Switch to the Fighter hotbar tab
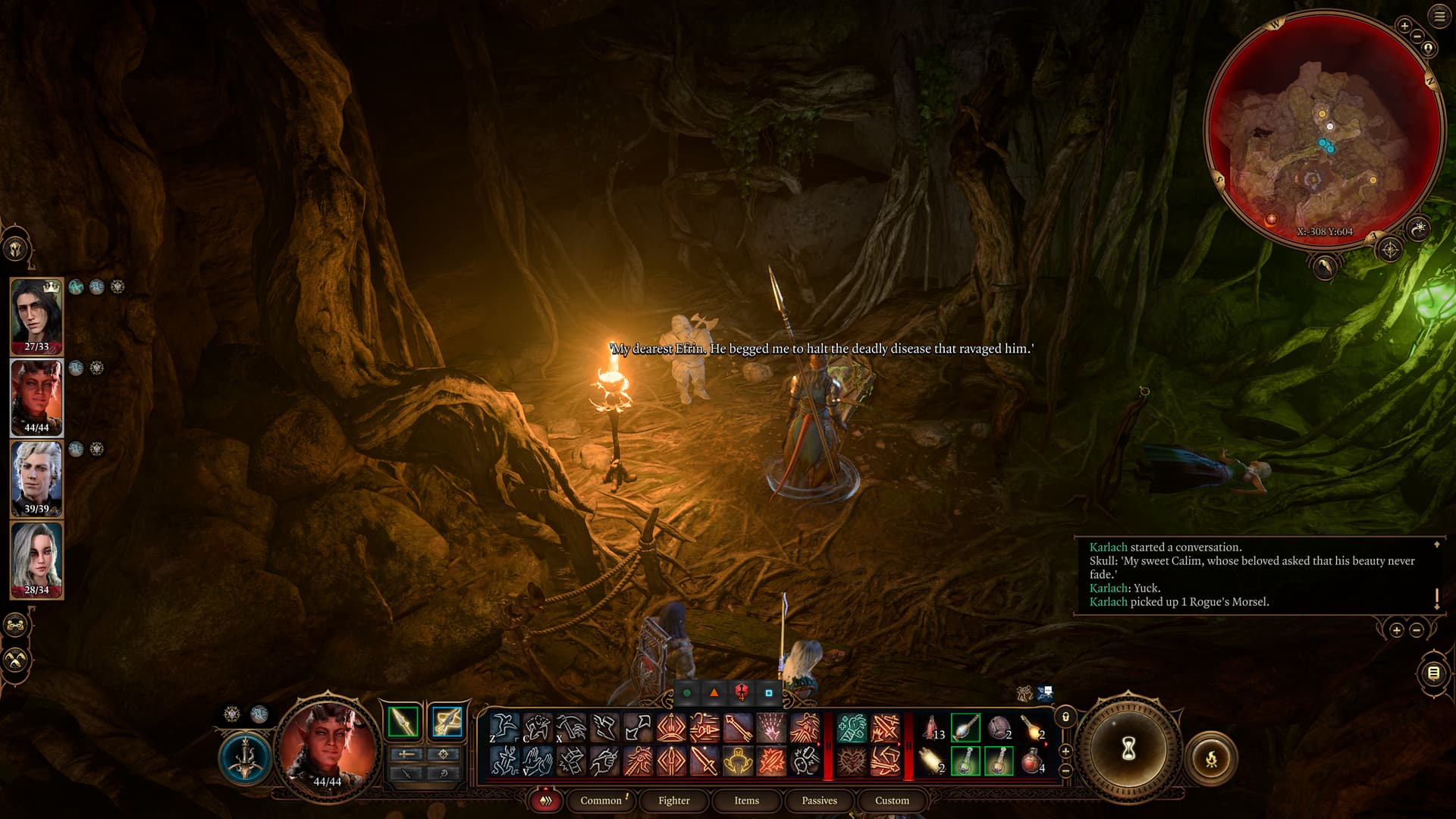1456x819 pixels. (x=673, y=800)
